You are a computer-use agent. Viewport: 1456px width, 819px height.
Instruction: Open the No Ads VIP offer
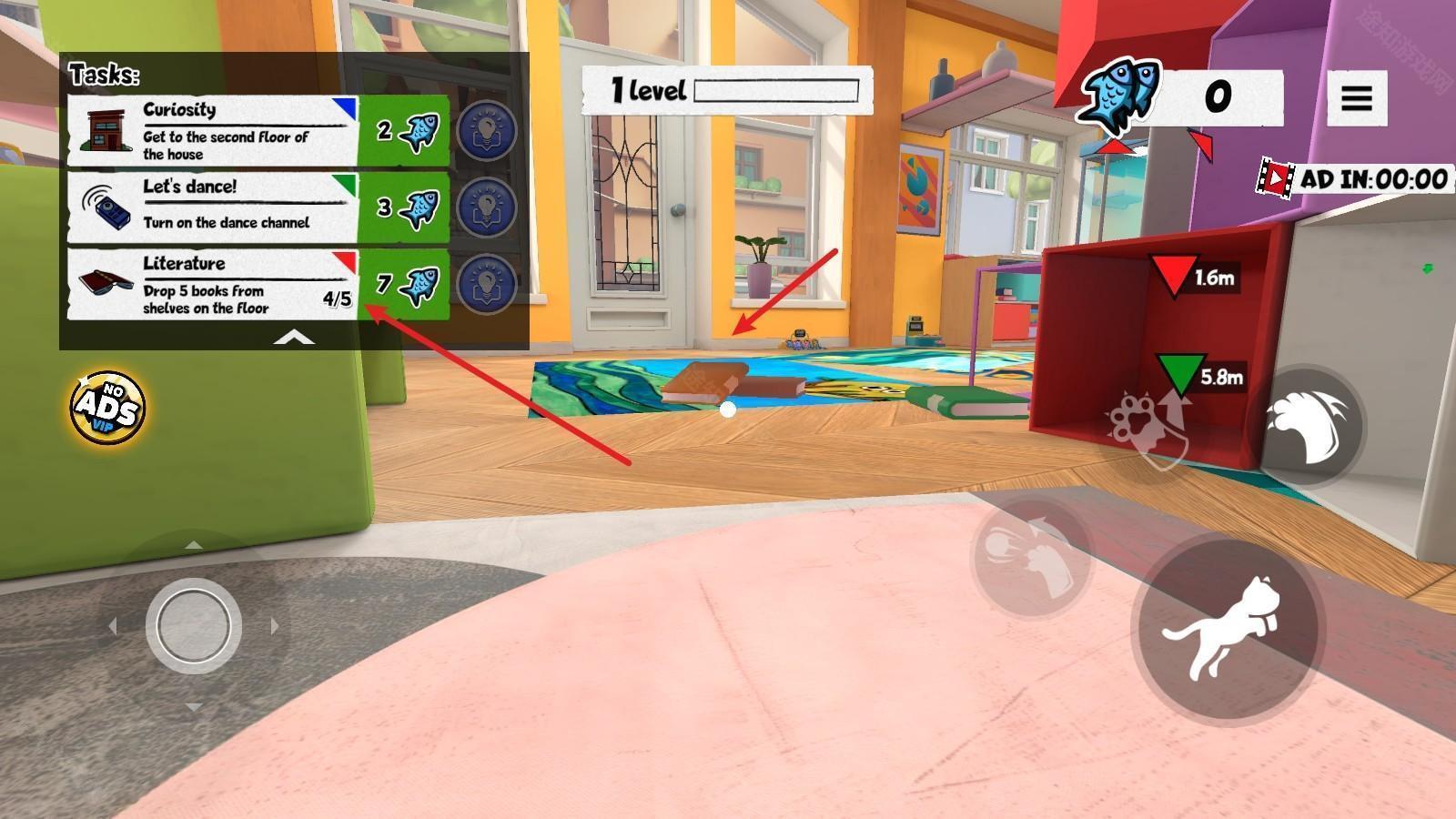(x=108, y=406)
